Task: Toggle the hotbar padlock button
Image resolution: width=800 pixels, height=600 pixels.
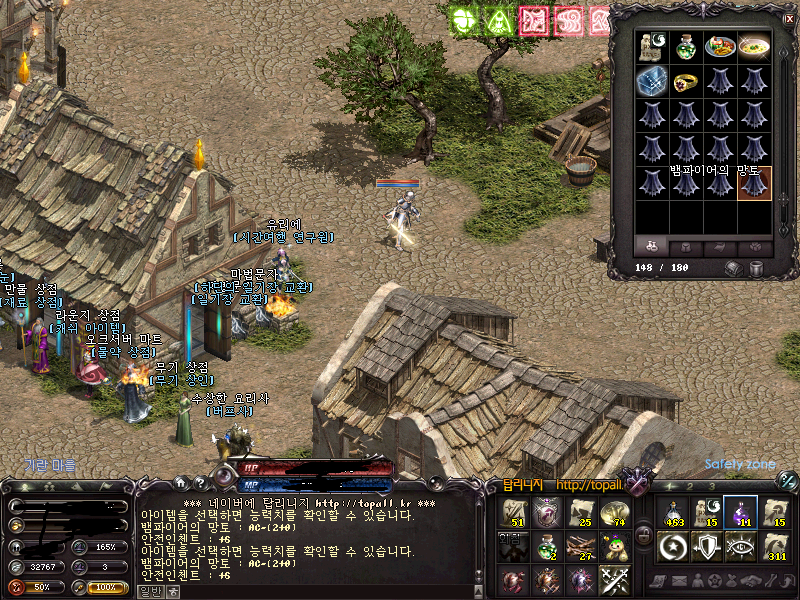Action: [644, 532]
